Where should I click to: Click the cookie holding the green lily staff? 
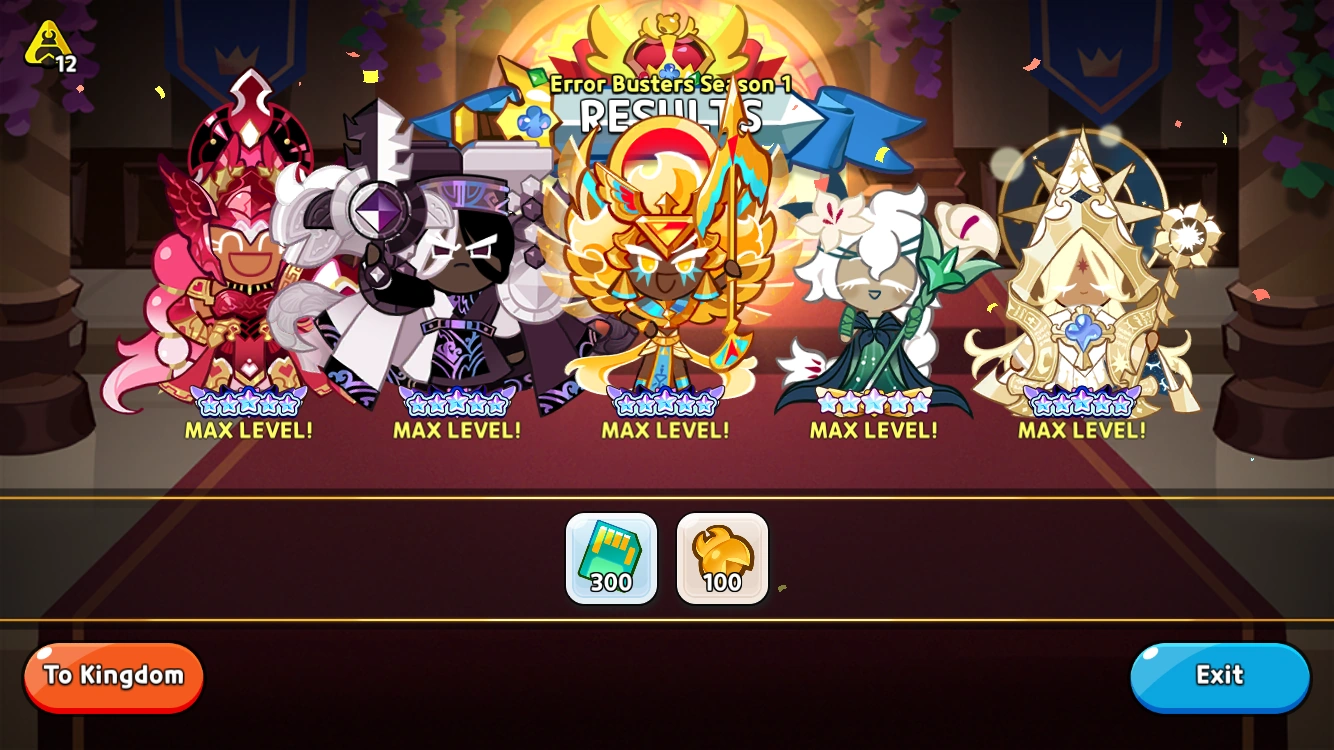point(875,290)
